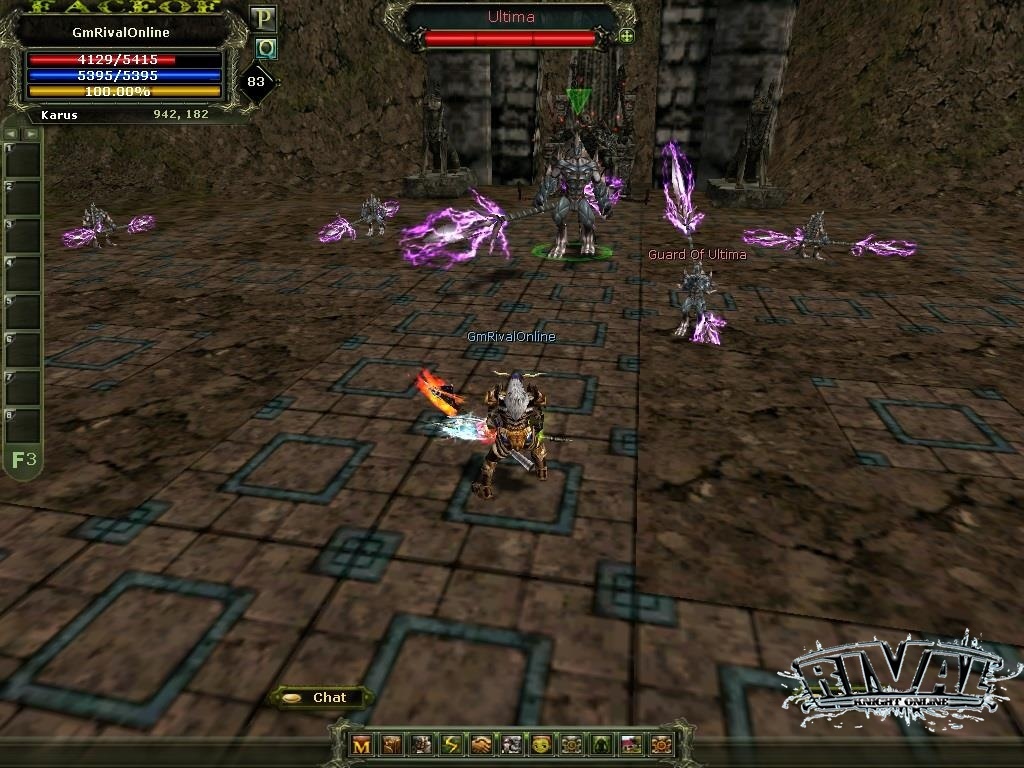
Task: Click the golden M icon in the menu bar
Action: coord(362,744)
